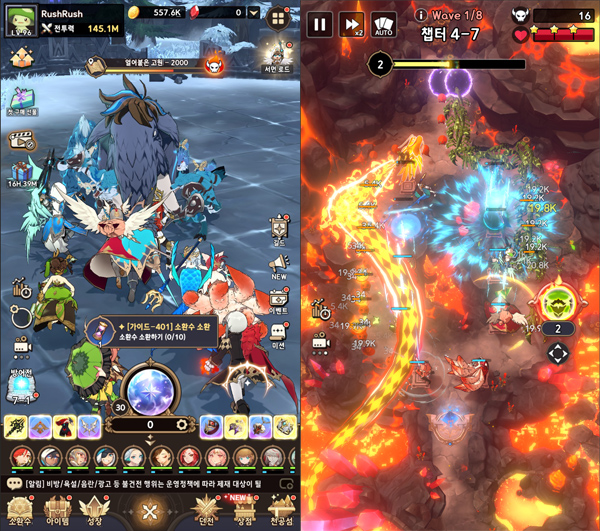Open the grid menu in top corner
This screenshot has width=600, height=531.
[278, 16]
